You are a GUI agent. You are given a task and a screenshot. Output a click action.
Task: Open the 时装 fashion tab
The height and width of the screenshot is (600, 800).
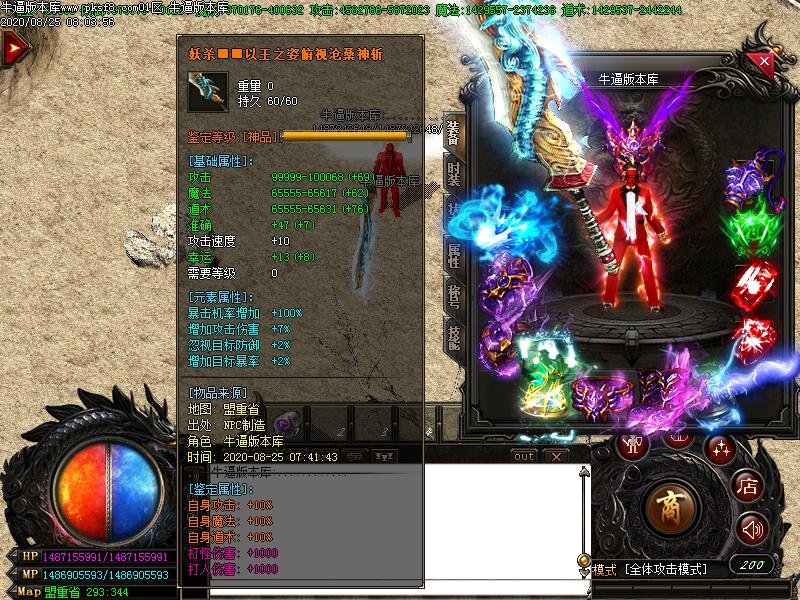pos(453,174)
